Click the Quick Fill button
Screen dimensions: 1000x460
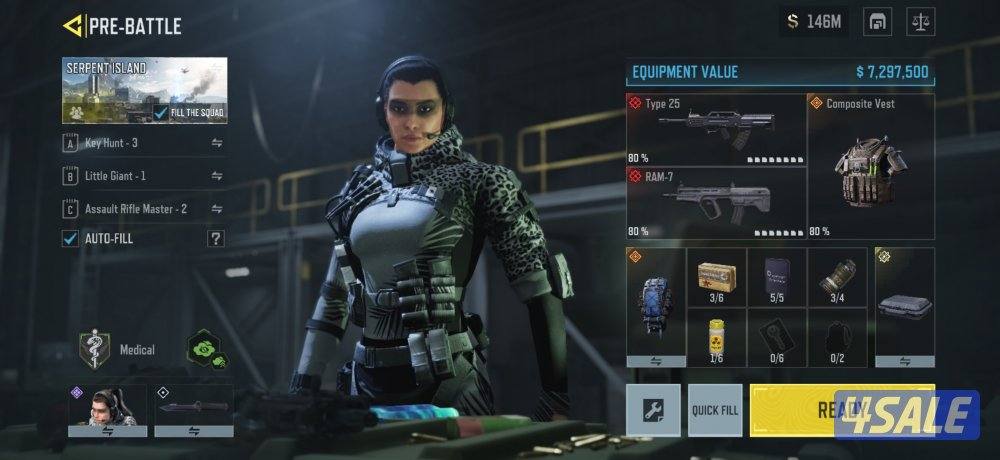pos(715,410)
